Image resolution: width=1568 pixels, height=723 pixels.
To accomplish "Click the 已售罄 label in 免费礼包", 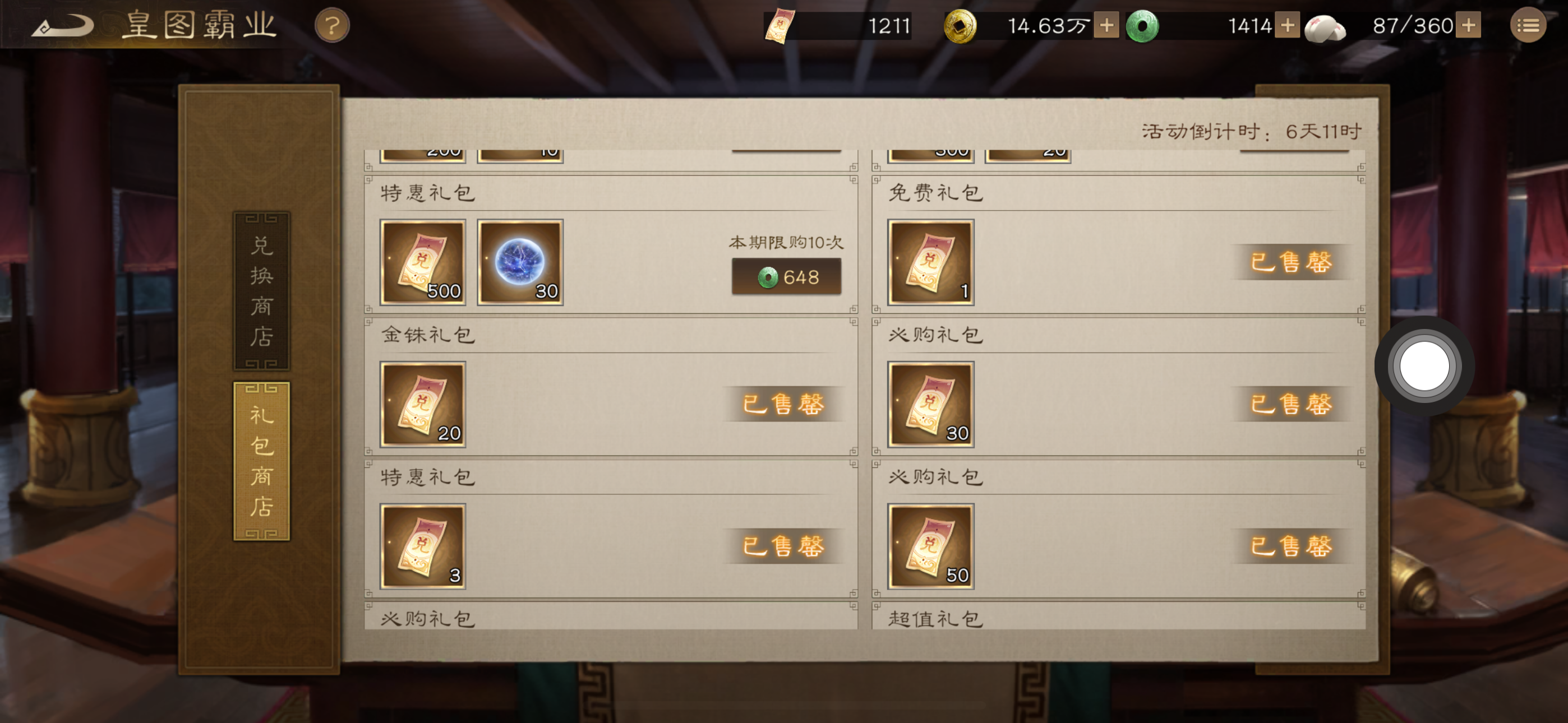I will click(1293, 263).
